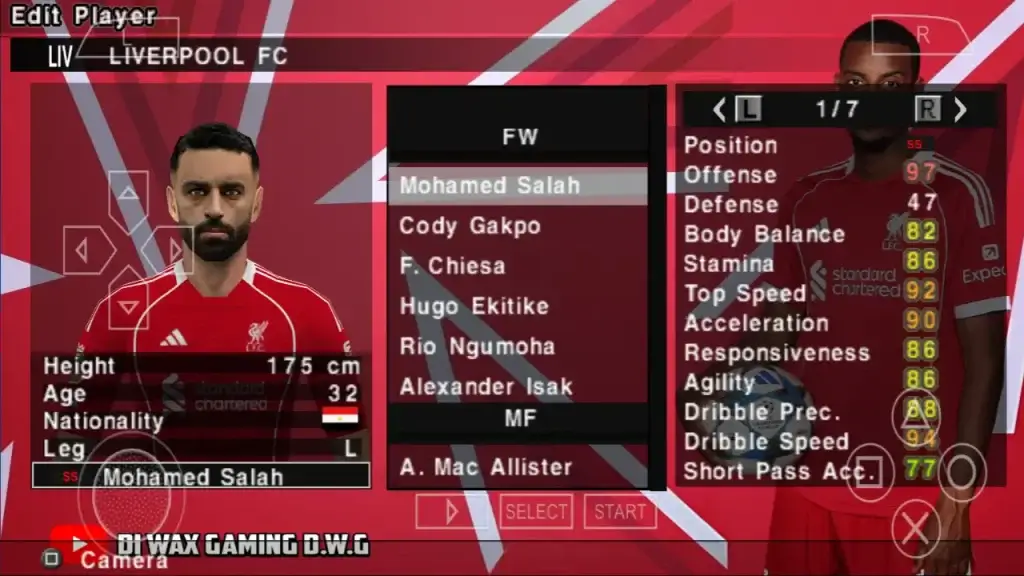Tap the on-screen SELECT overlay button
Viewport: 1024px width, 576px height.
(x=536, y=512)
